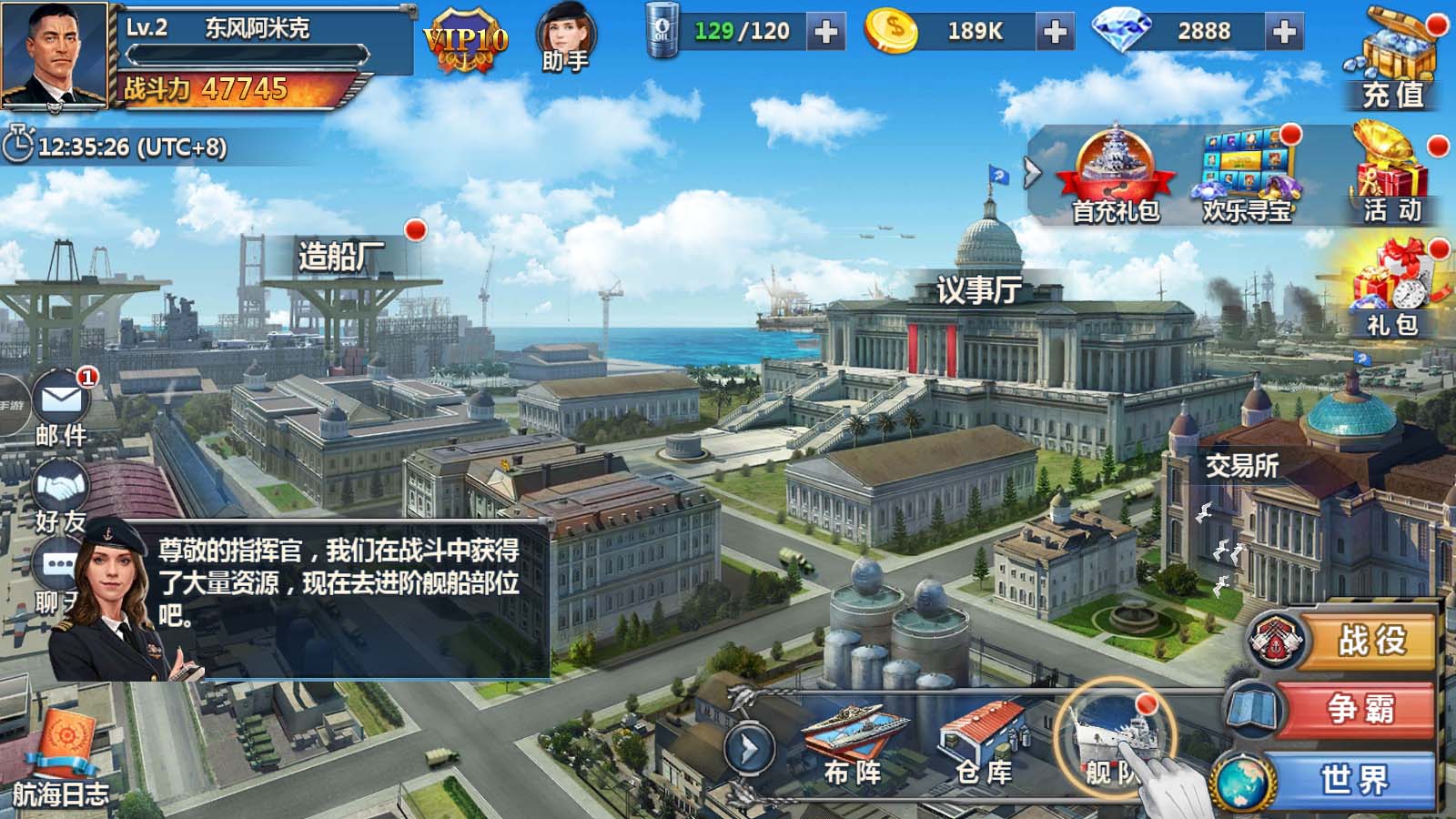Open the 邮件 mailbox
The width and height of the screenshot is (1456, 819).
[61, 407]
